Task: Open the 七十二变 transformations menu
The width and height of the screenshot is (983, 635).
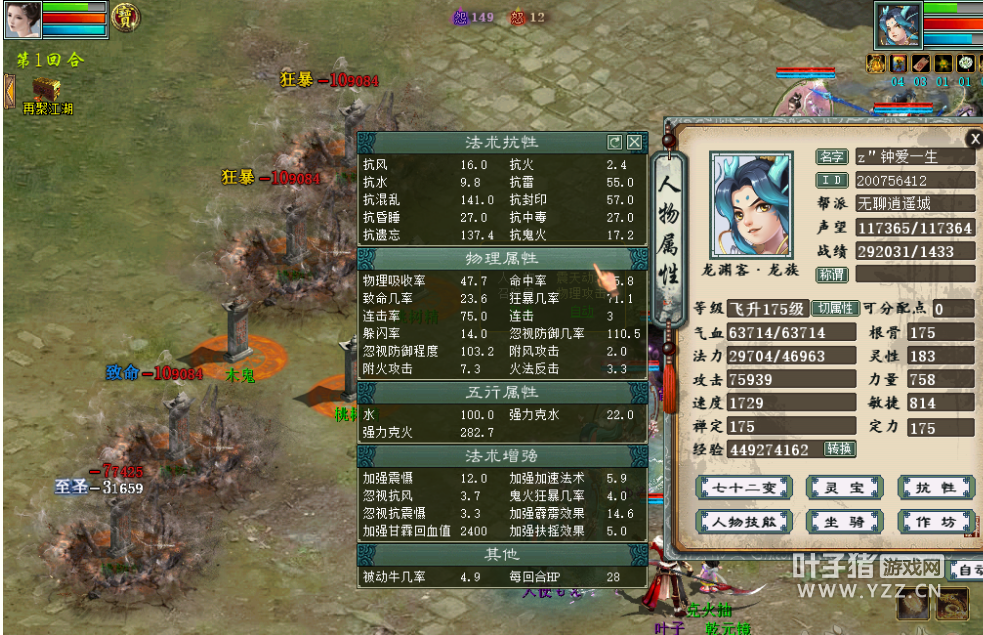Action: (745, 488)
